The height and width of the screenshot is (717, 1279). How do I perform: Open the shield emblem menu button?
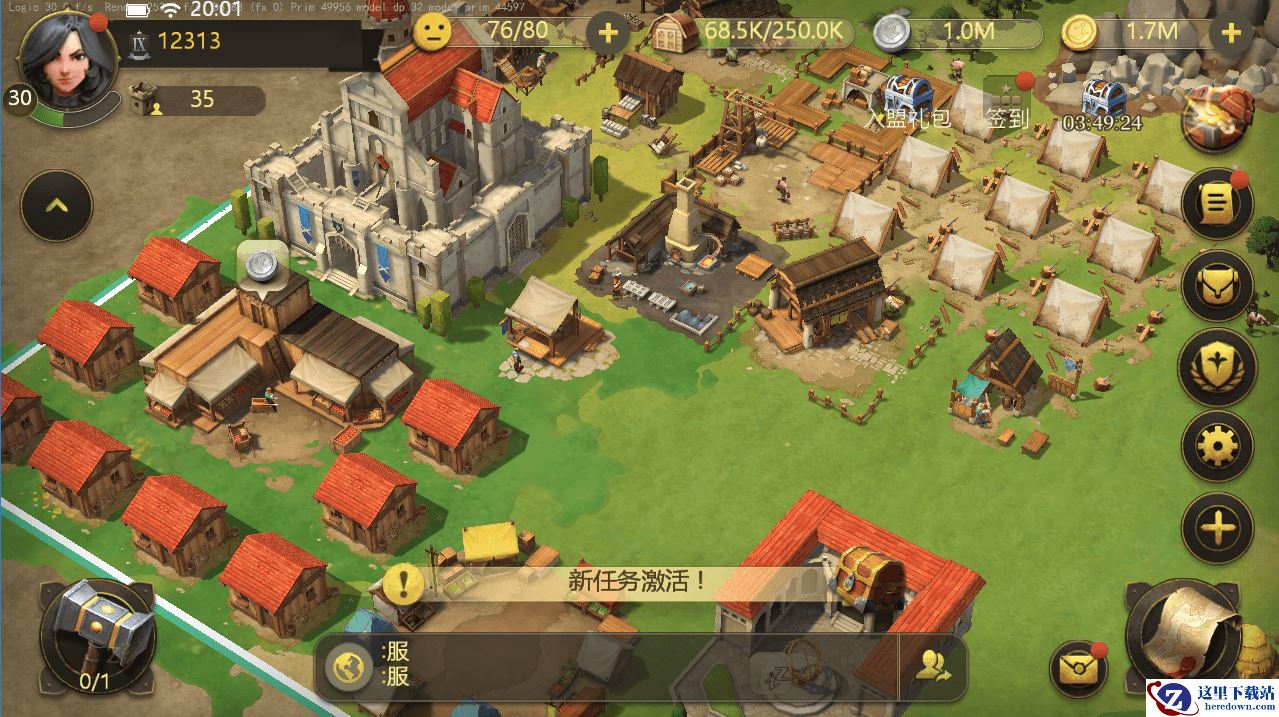tap(1217, 366)
